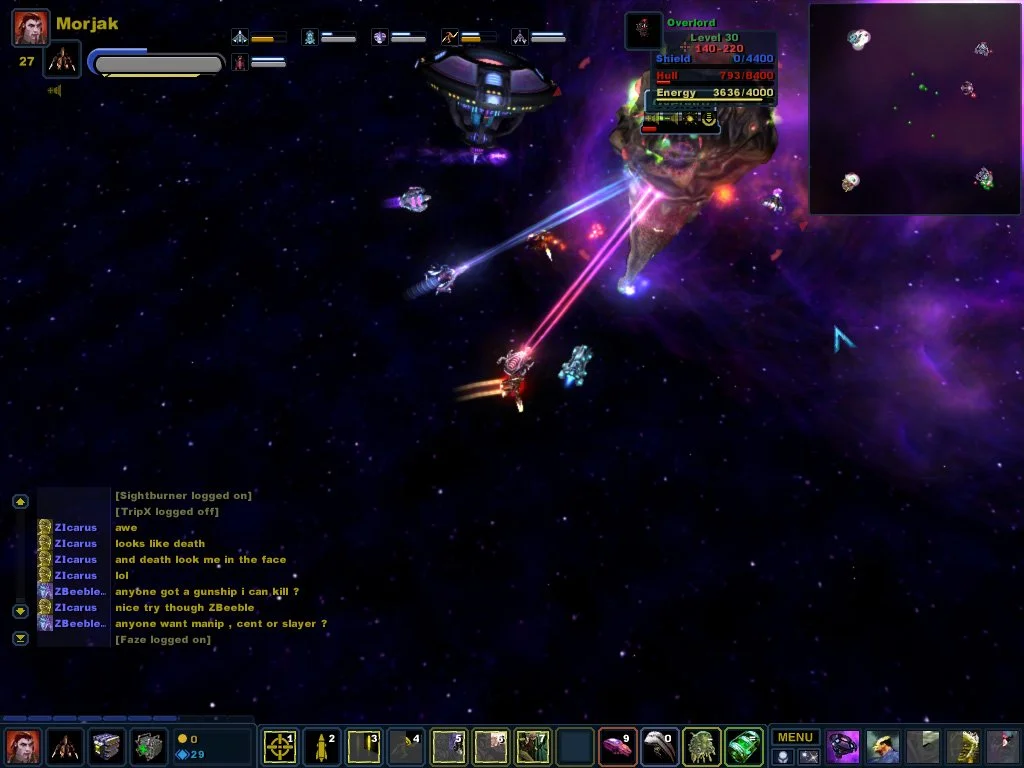This screenshot has height=768, width=1024.
Task: Activate hotbar slot 3 ability
Action: tap(363, 747)
